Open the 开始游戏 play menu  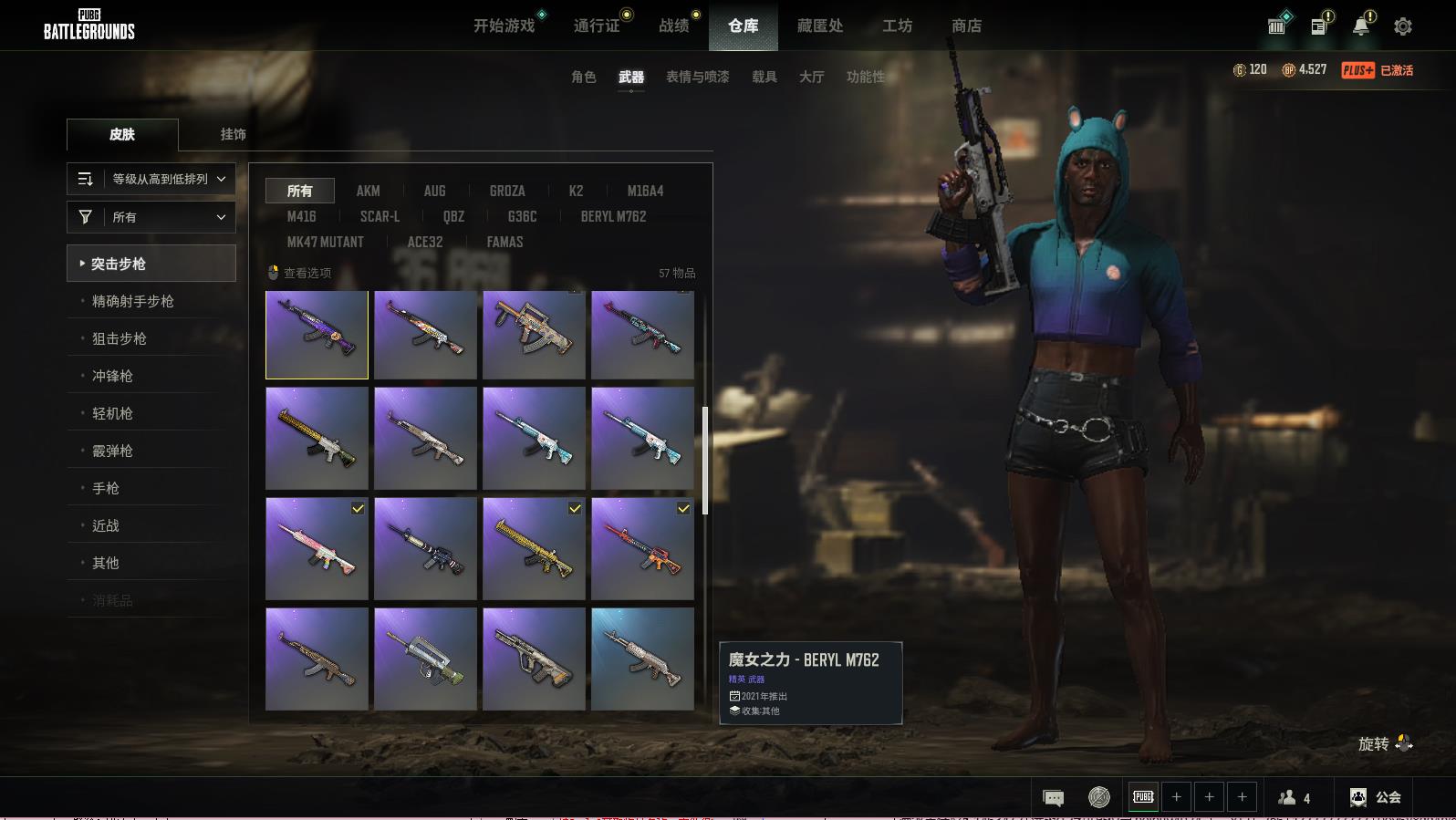pyautogui.click(x=504, y=26)
